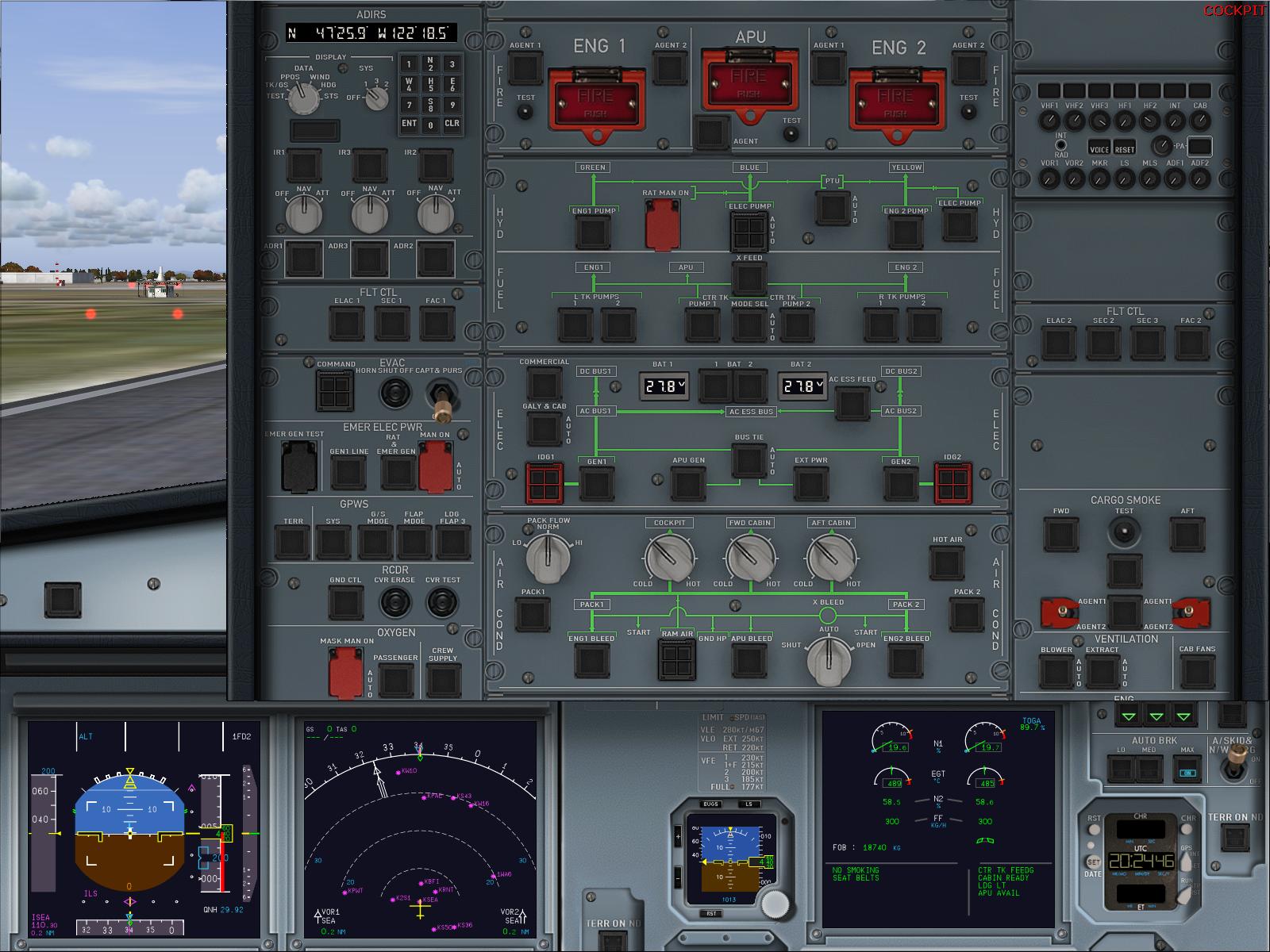Toggle the GPWS TERR pushbutton
Screen dimensions: 1270x952
tap(292, 543)
